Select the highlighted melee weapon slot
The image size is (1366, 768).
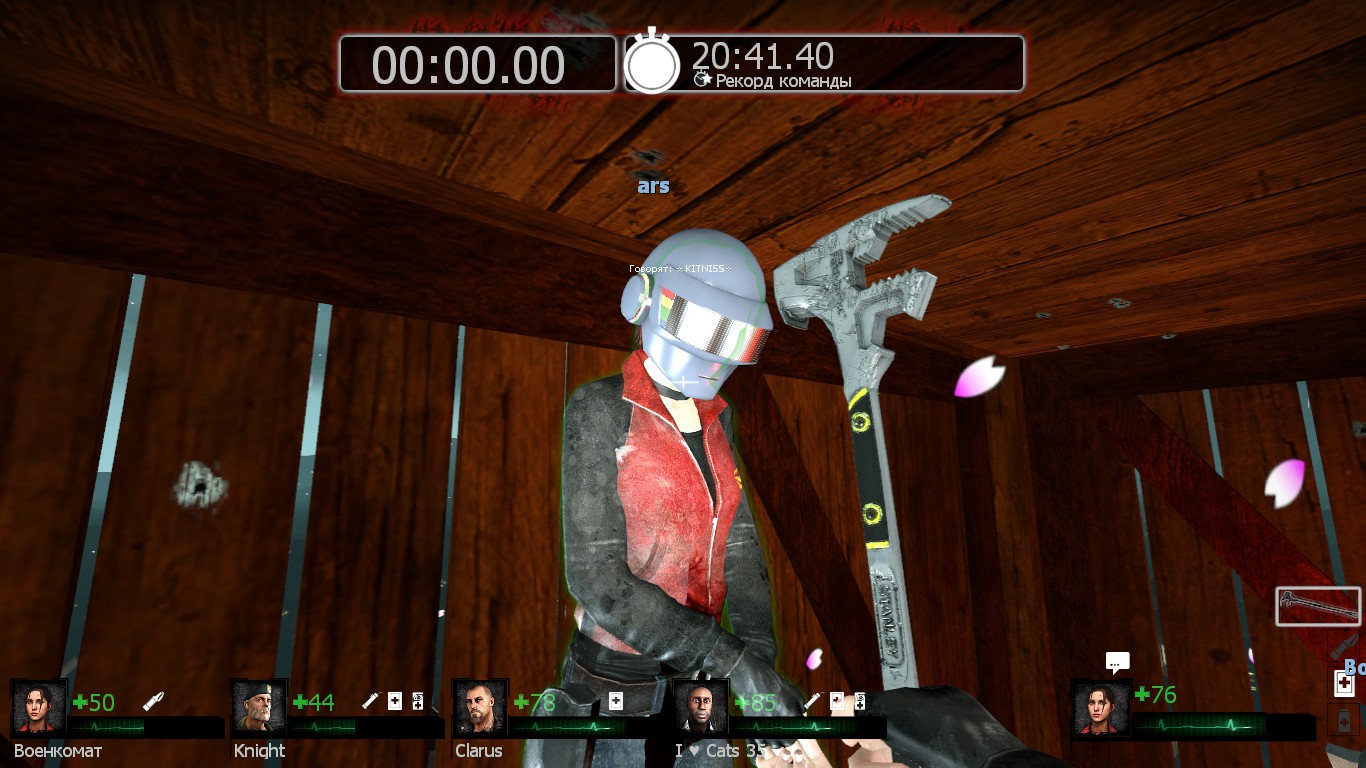click(x=1318, y=607)
